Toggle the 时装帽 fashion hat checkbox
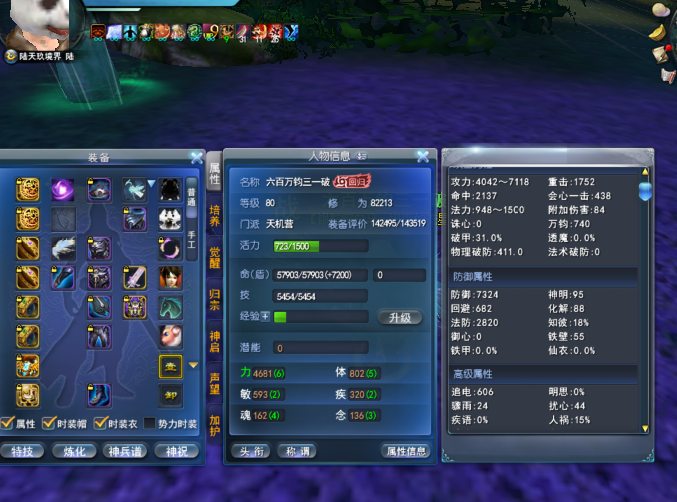Image resolution: width=677 pixels, height=502 pixels. pos(55,424)
